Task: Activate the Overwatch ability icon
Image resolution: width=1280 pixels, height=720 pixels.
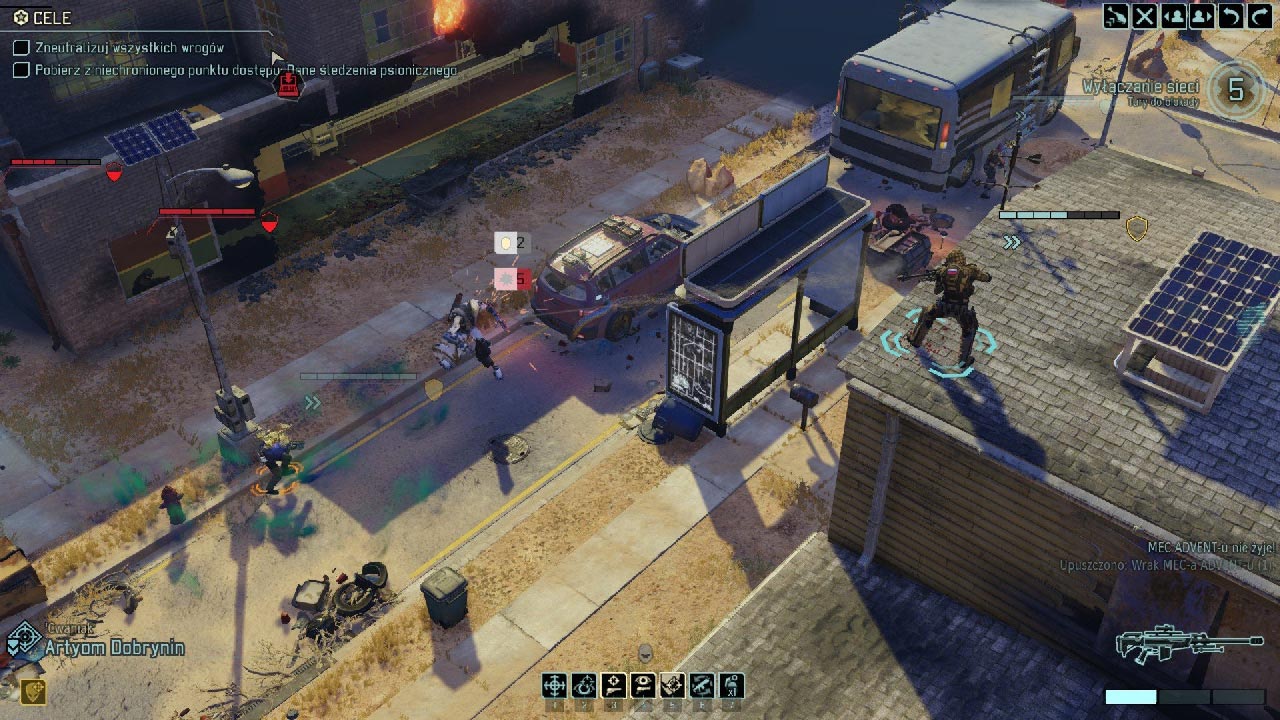Action: [x=584, y=685]
